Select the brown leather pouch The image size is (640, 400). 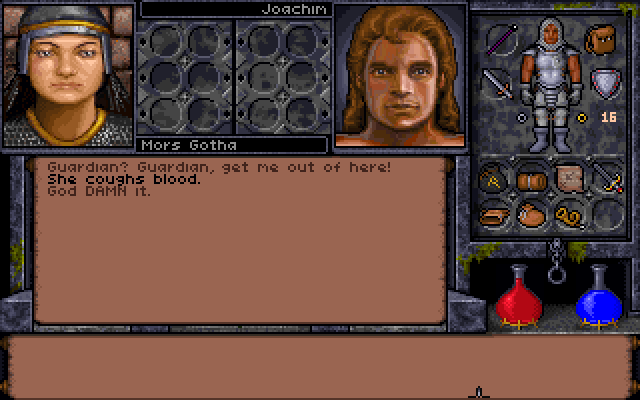click(530, 214)
